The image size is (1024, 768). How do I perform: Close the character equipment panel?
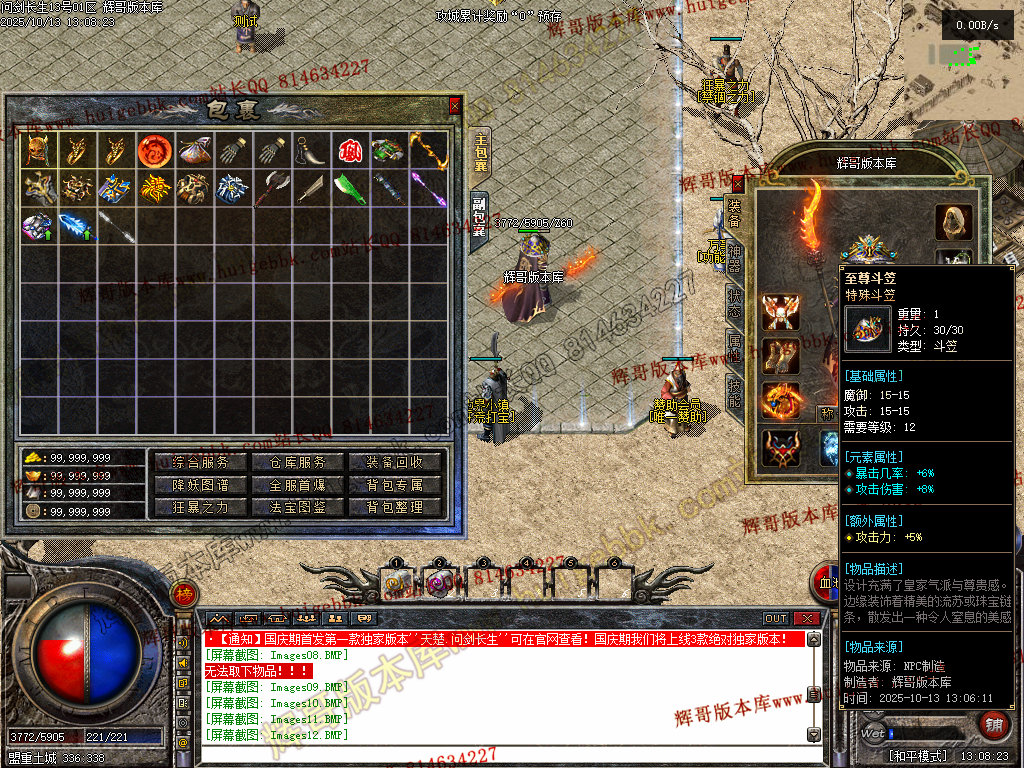point(738,183)
